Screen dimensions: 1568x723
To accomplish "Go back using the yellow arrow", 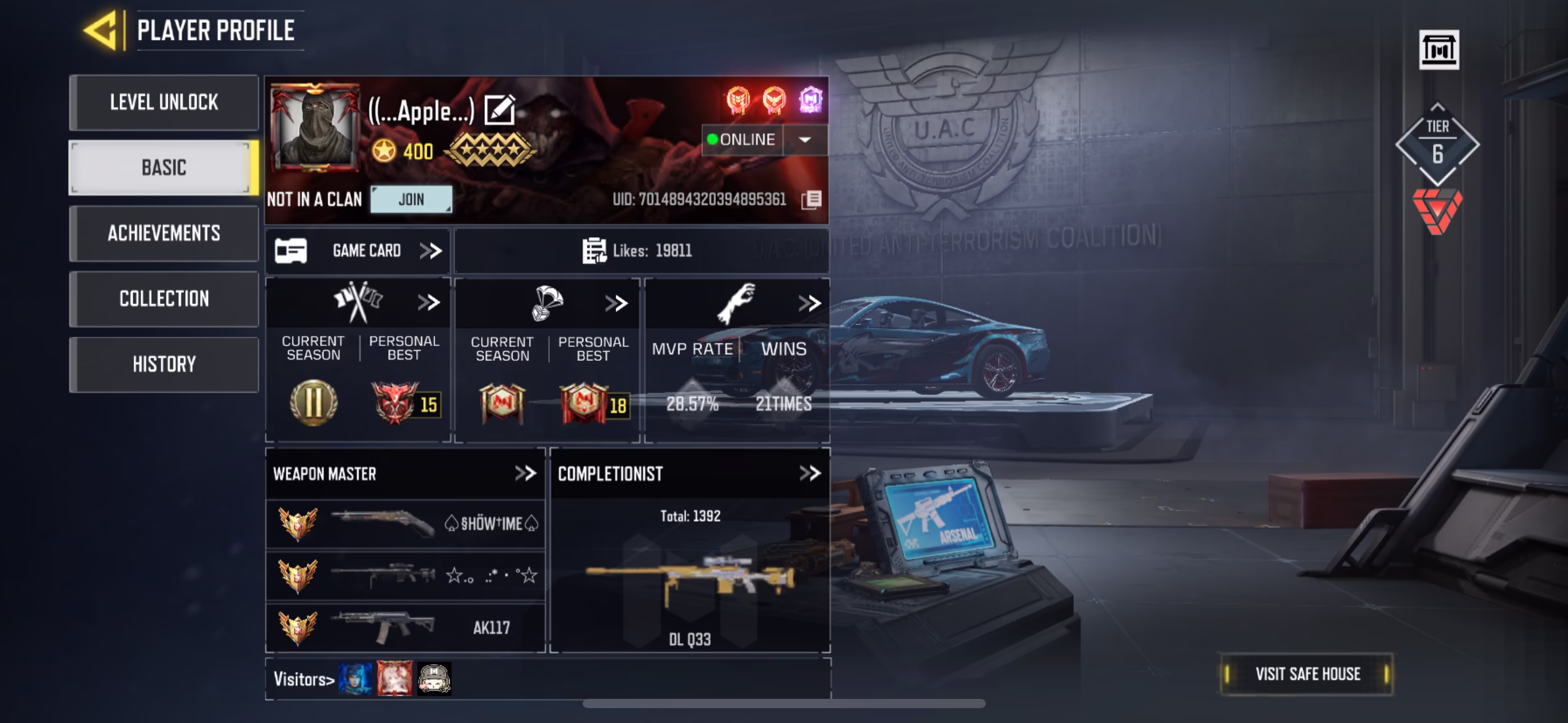I will pos(101,30).
